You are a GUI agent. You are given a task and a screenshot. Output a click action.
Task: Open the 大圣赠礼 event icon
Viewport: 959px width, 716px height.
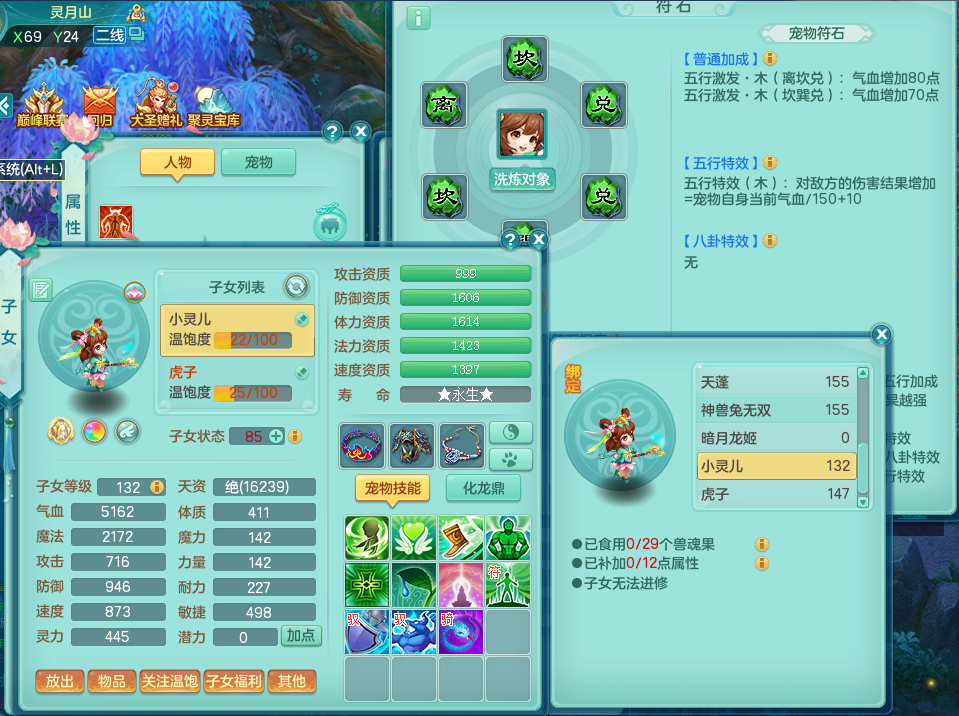click(x=156, y=104)
